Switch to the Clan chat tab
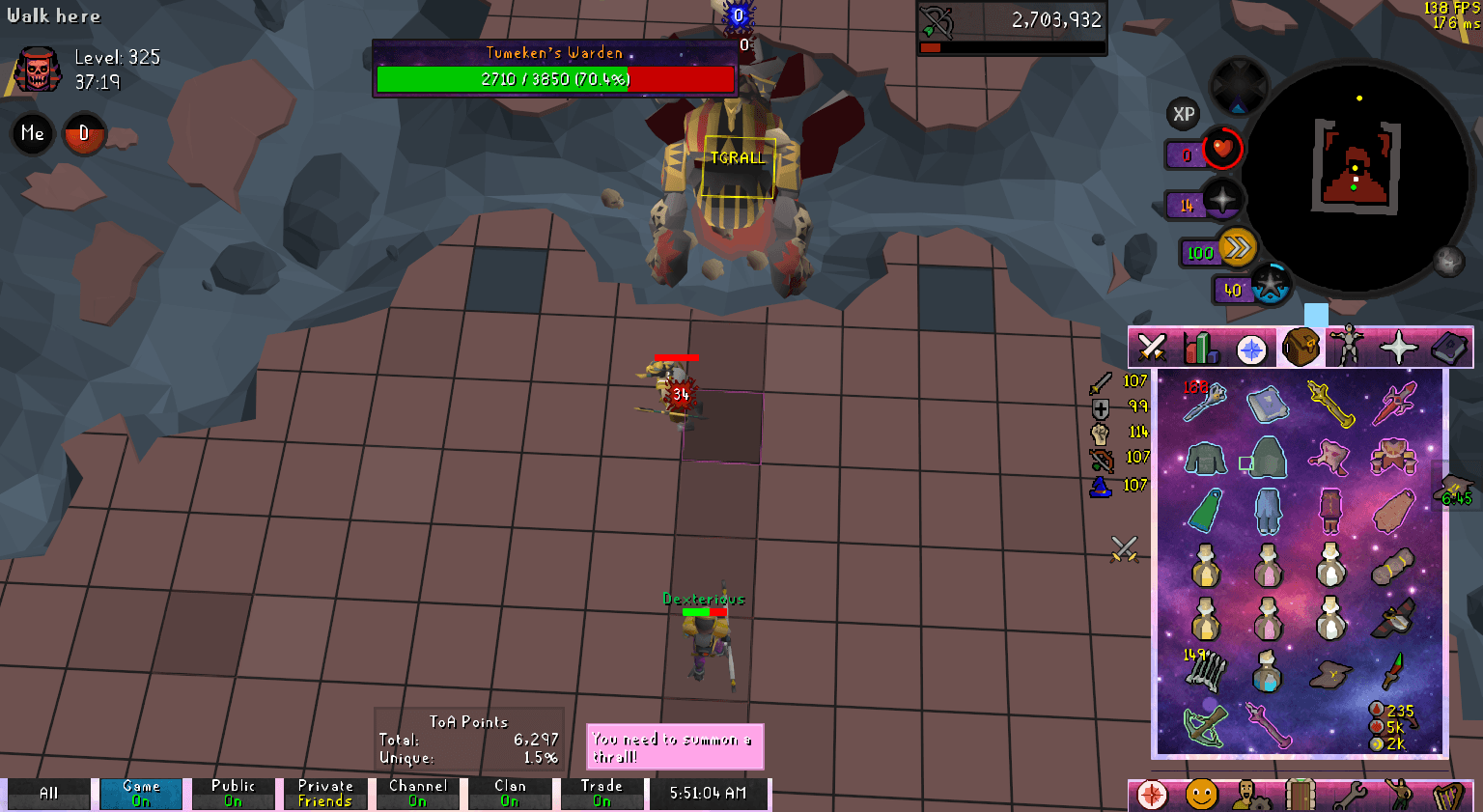The width and height of the screenshot is (1483, 812). (x=510, y=793)
